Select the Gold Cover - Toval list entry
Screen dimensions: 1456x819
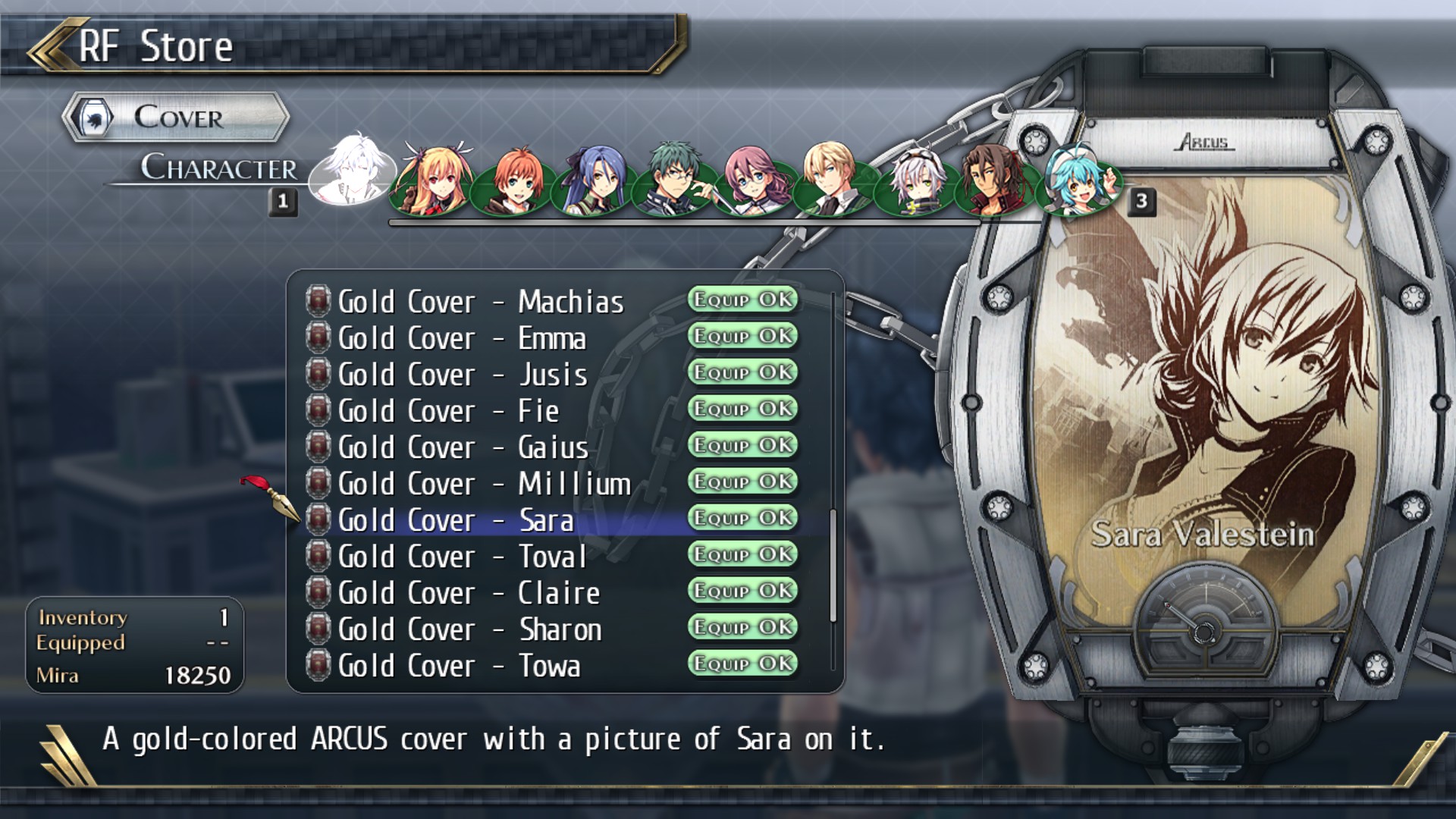pos(460,557)
